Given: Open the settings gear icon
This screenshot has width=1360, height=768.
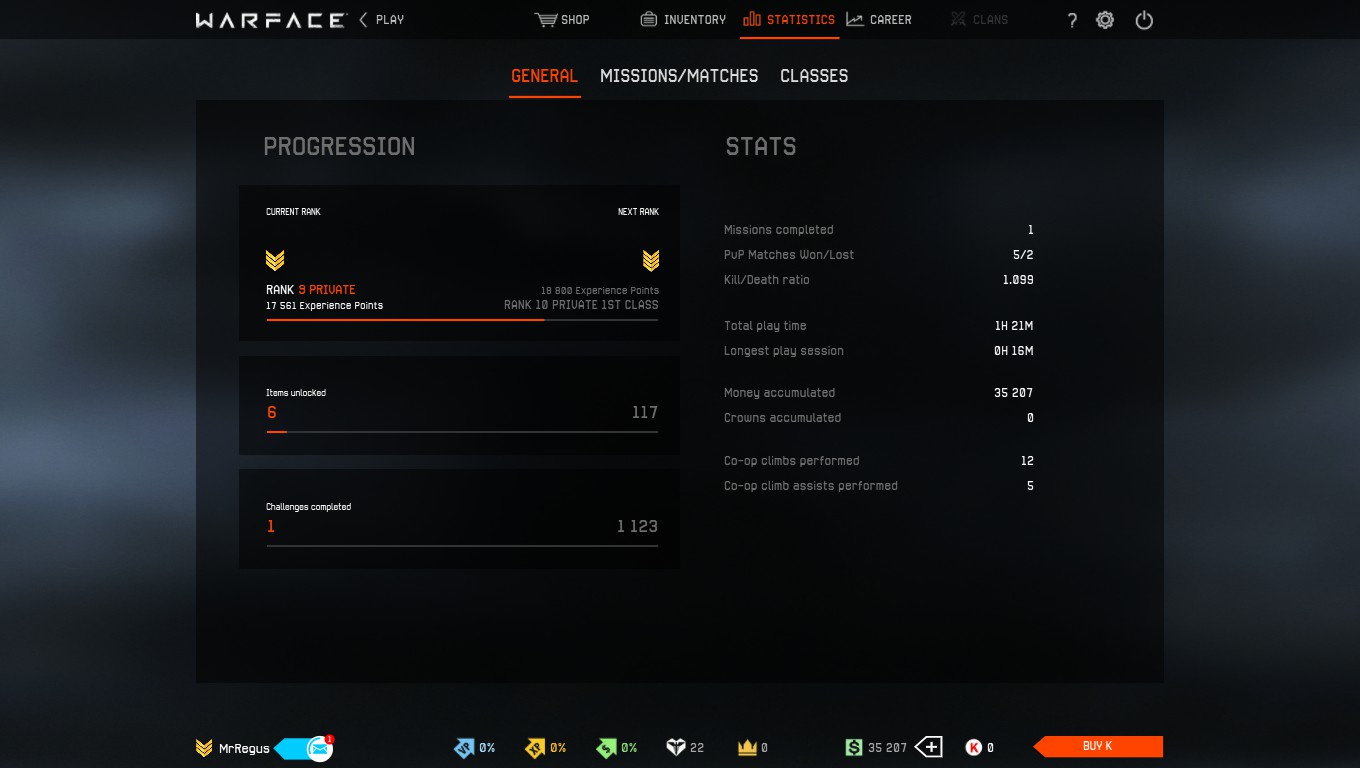Looking at the screenshot, I should pyautogui.click(x=1105, y=19).
